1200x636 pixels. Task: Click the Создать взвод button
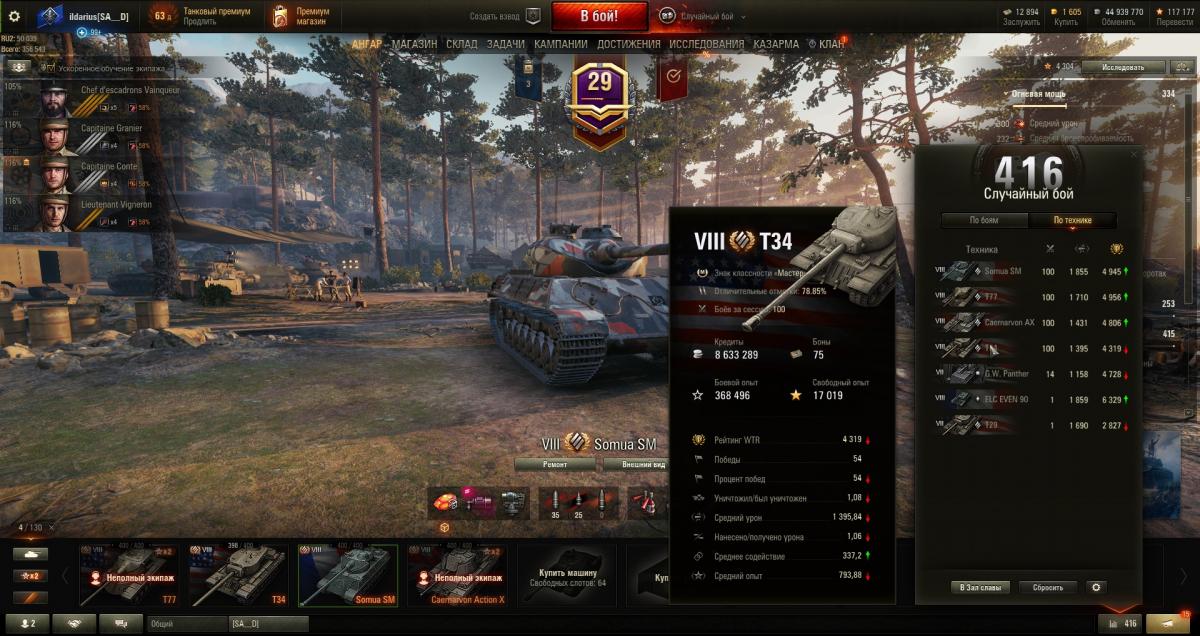point(505,16)
